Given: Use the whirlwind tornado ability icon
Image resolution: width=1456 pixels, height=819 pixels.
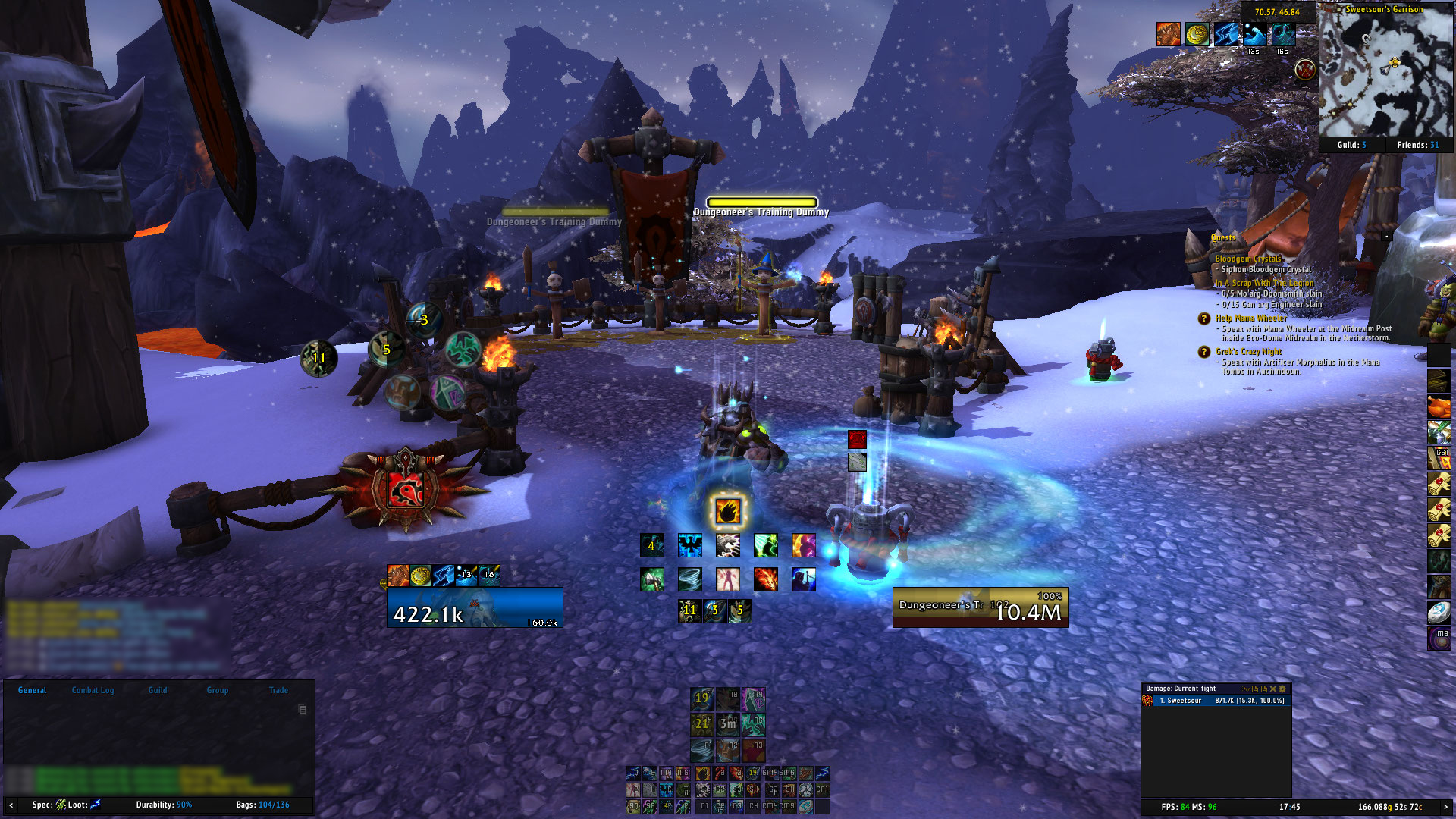Looking at the screenshot, I should [x=689, y=579].
